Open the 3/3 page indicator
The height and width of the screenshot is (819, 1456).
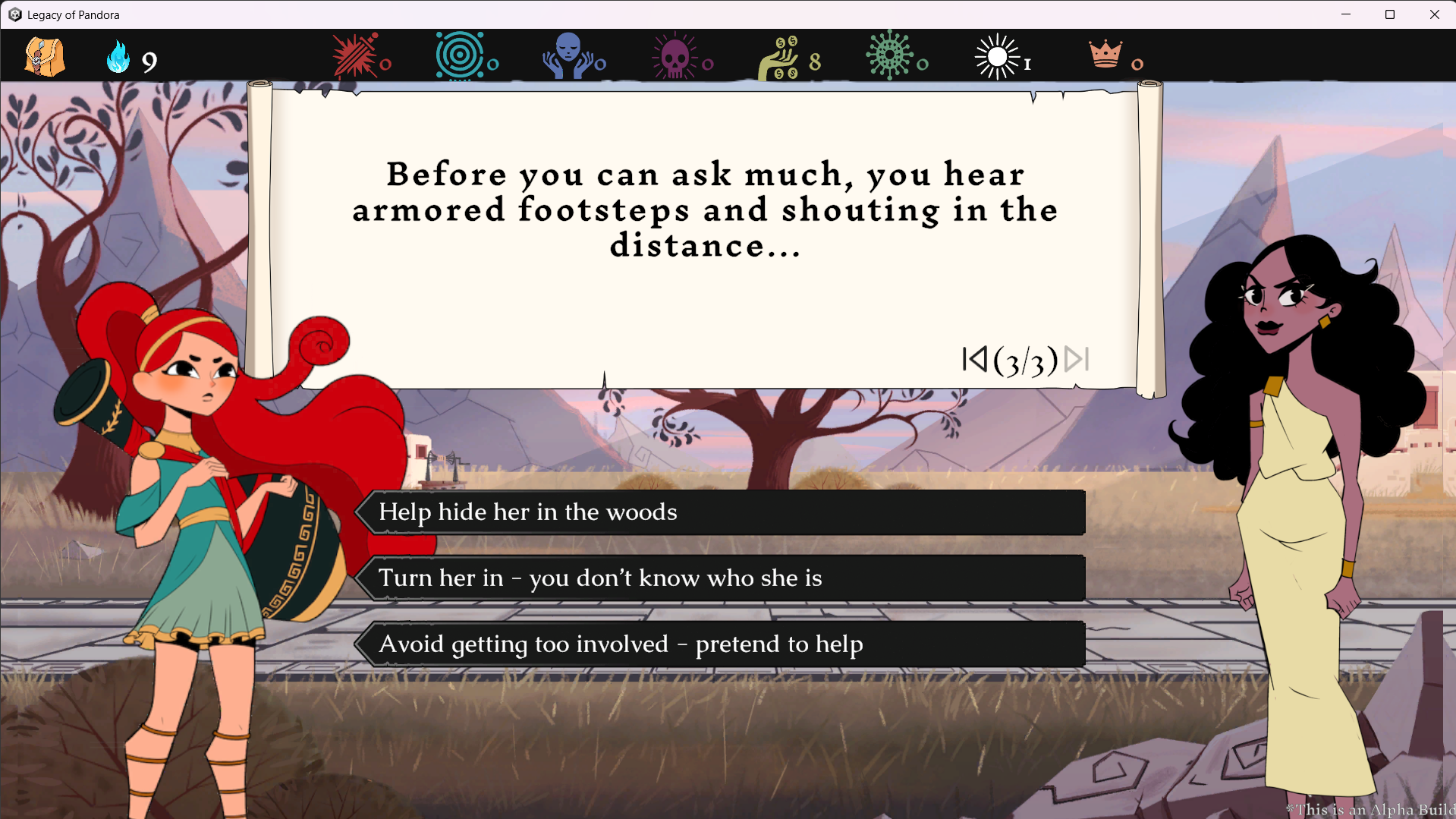[1026, 361]
